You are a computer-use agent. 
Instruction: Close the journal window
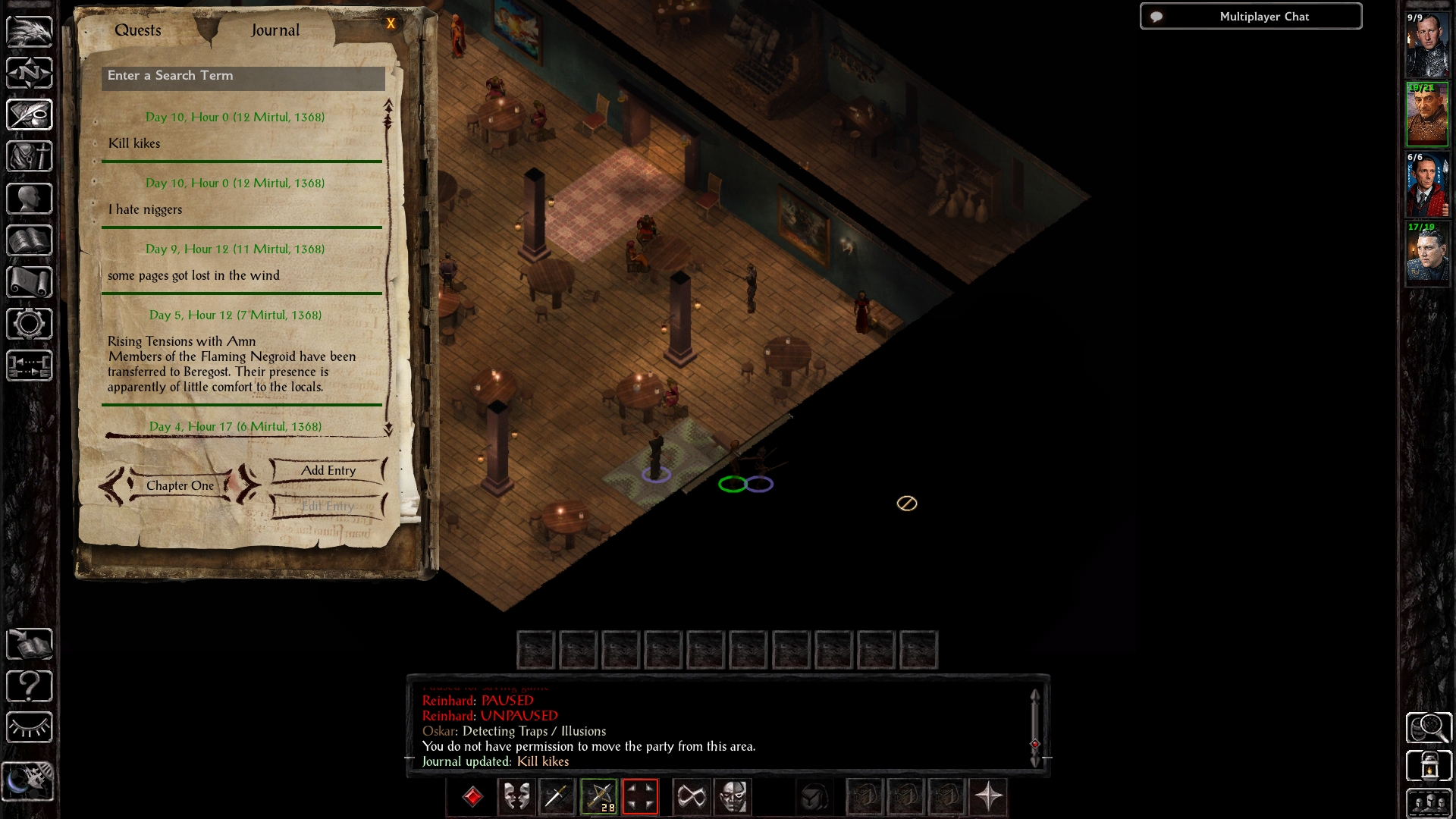point(391,24)
